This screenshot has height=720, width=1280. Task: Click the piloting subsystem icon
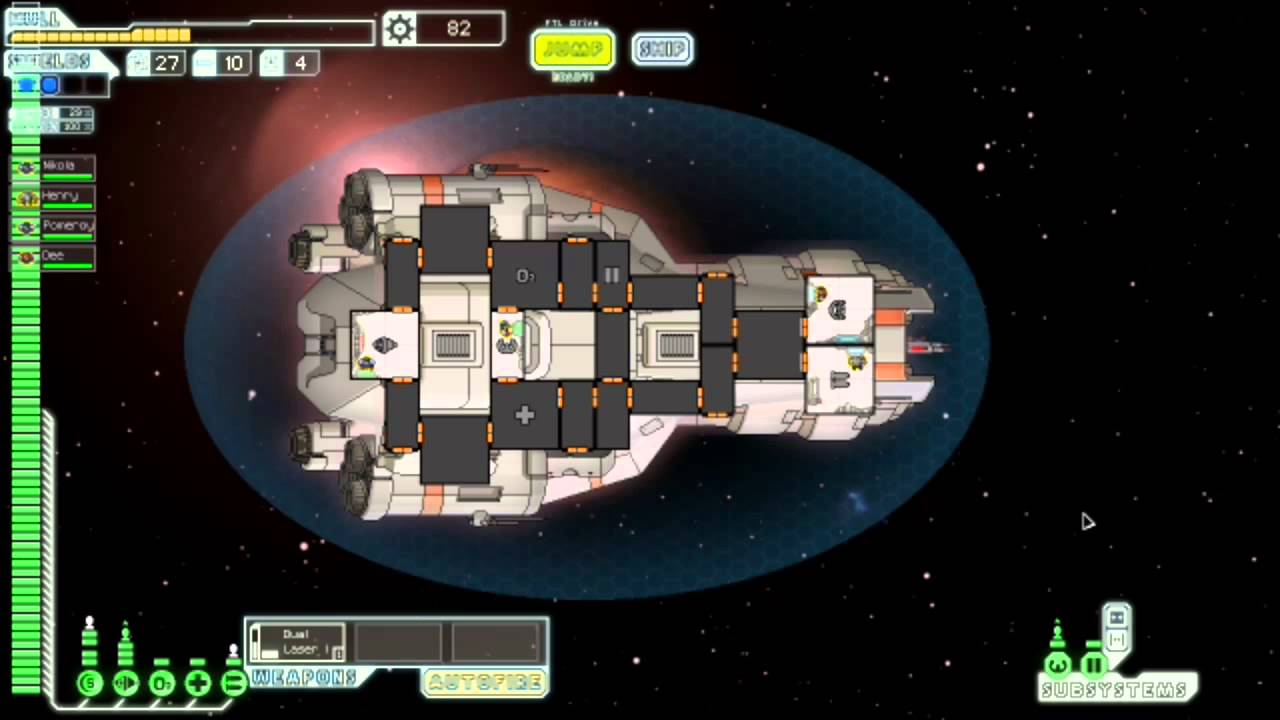pyautogui.click(x=1057, y=665)
